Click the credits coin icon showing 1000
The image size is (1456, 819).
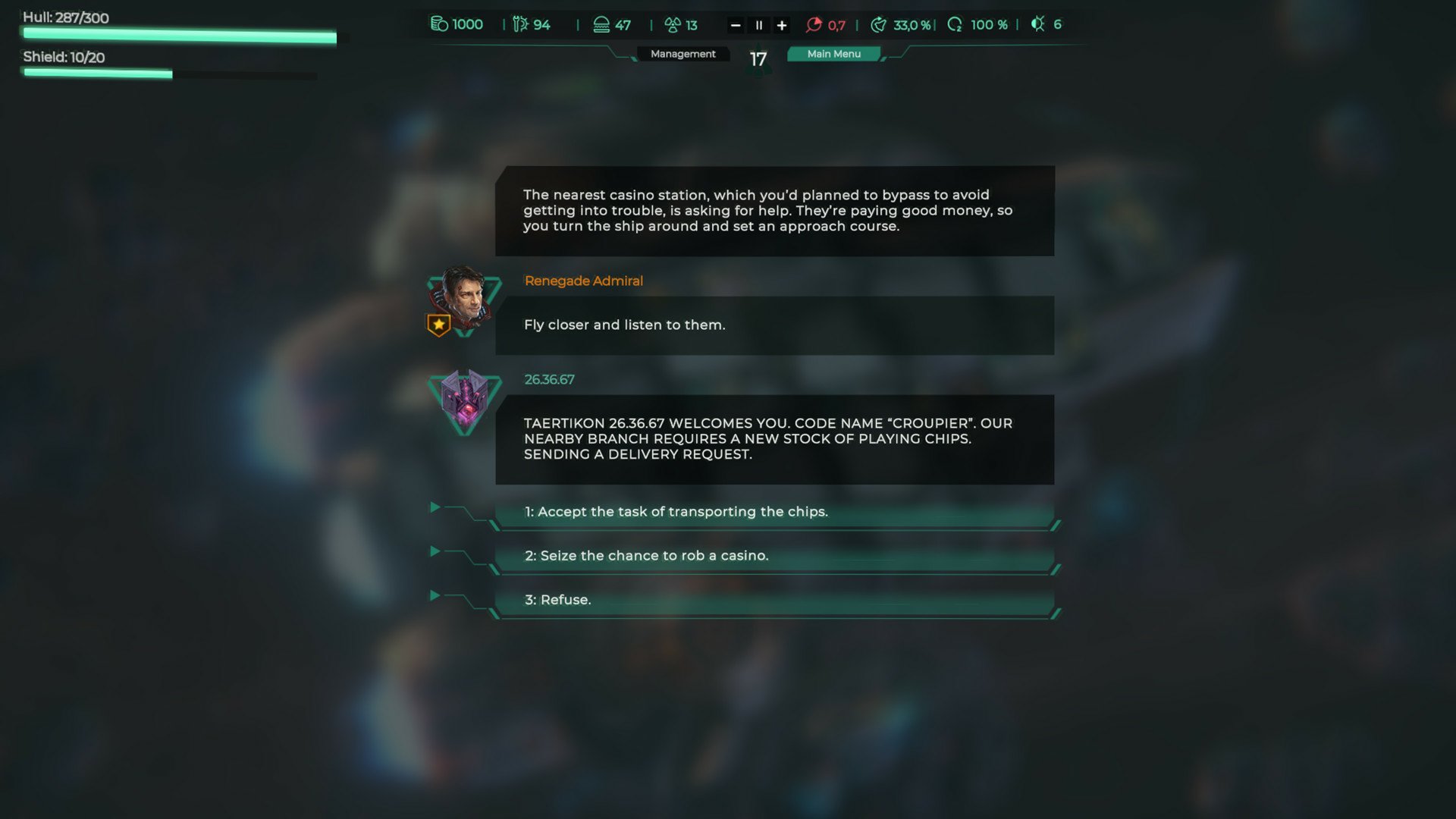coord(438,24)
